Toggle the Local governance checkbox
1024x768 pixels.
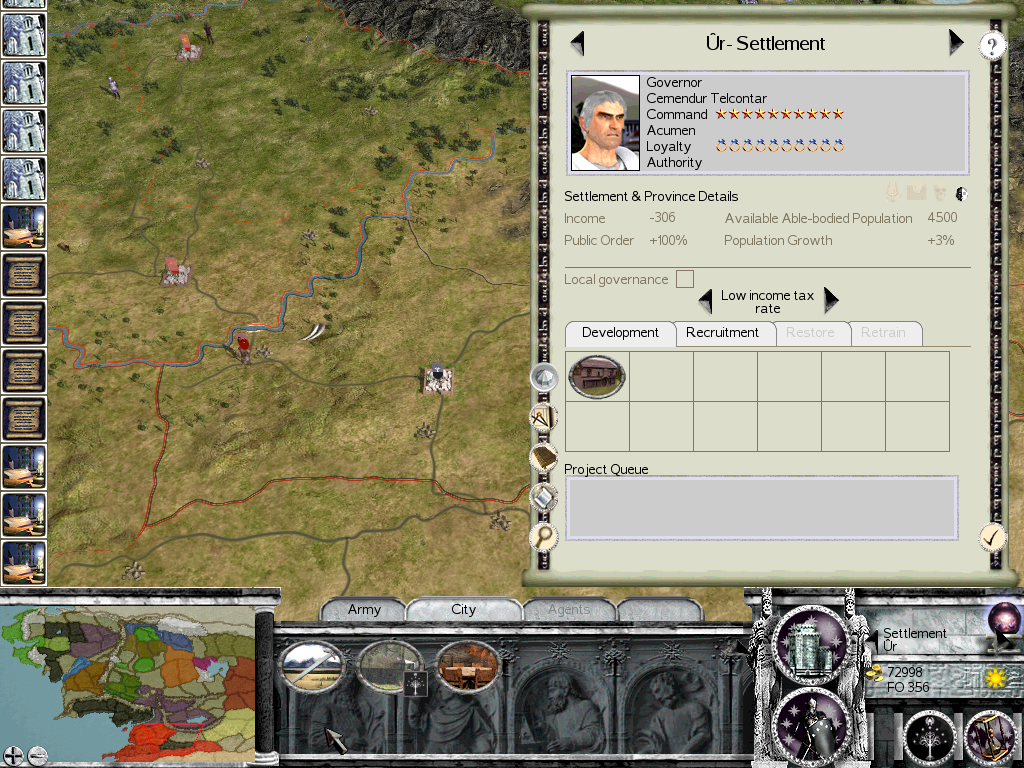pyautogui.click(x=685, y=279)
